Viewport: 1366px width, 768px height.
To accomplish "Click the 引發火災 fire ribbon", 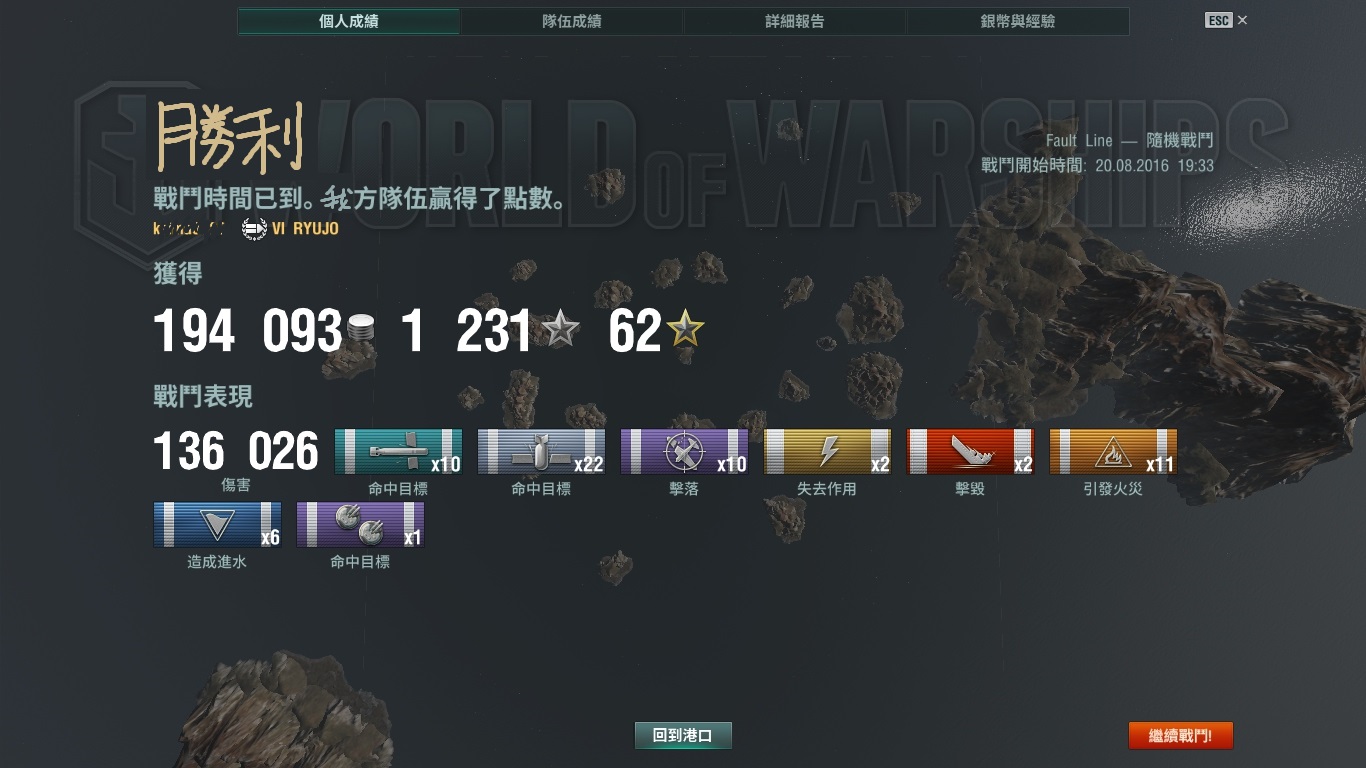I will tap(1113, 452).
